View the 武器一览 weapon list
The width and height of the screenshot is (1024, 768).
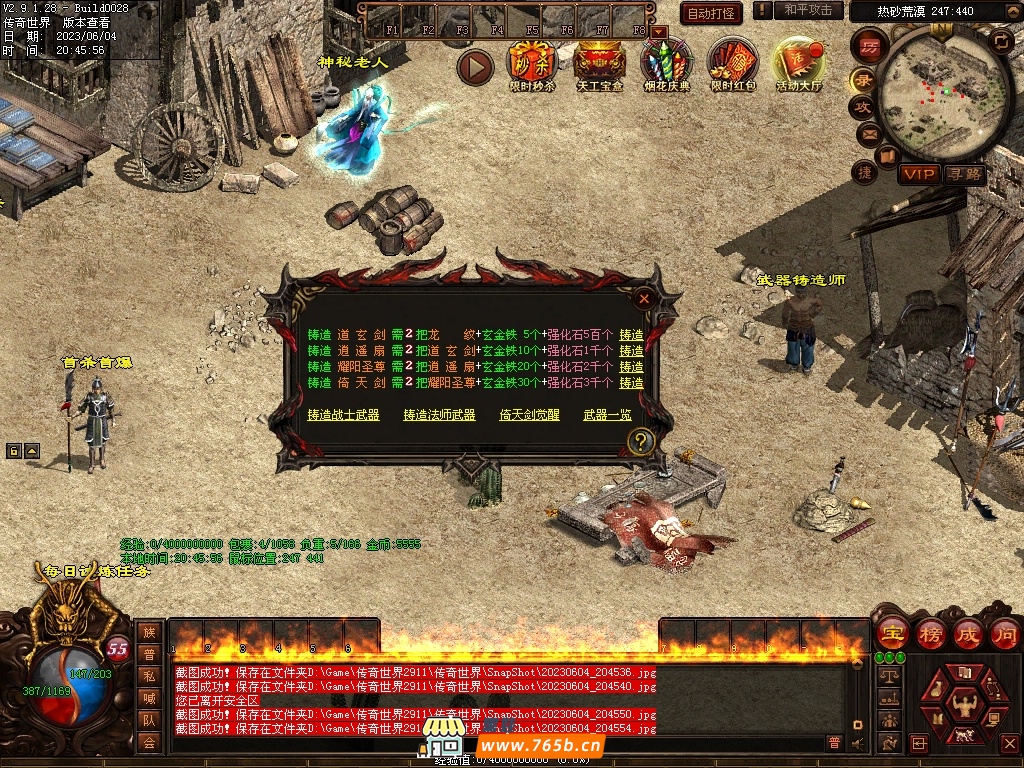(607, 415)
